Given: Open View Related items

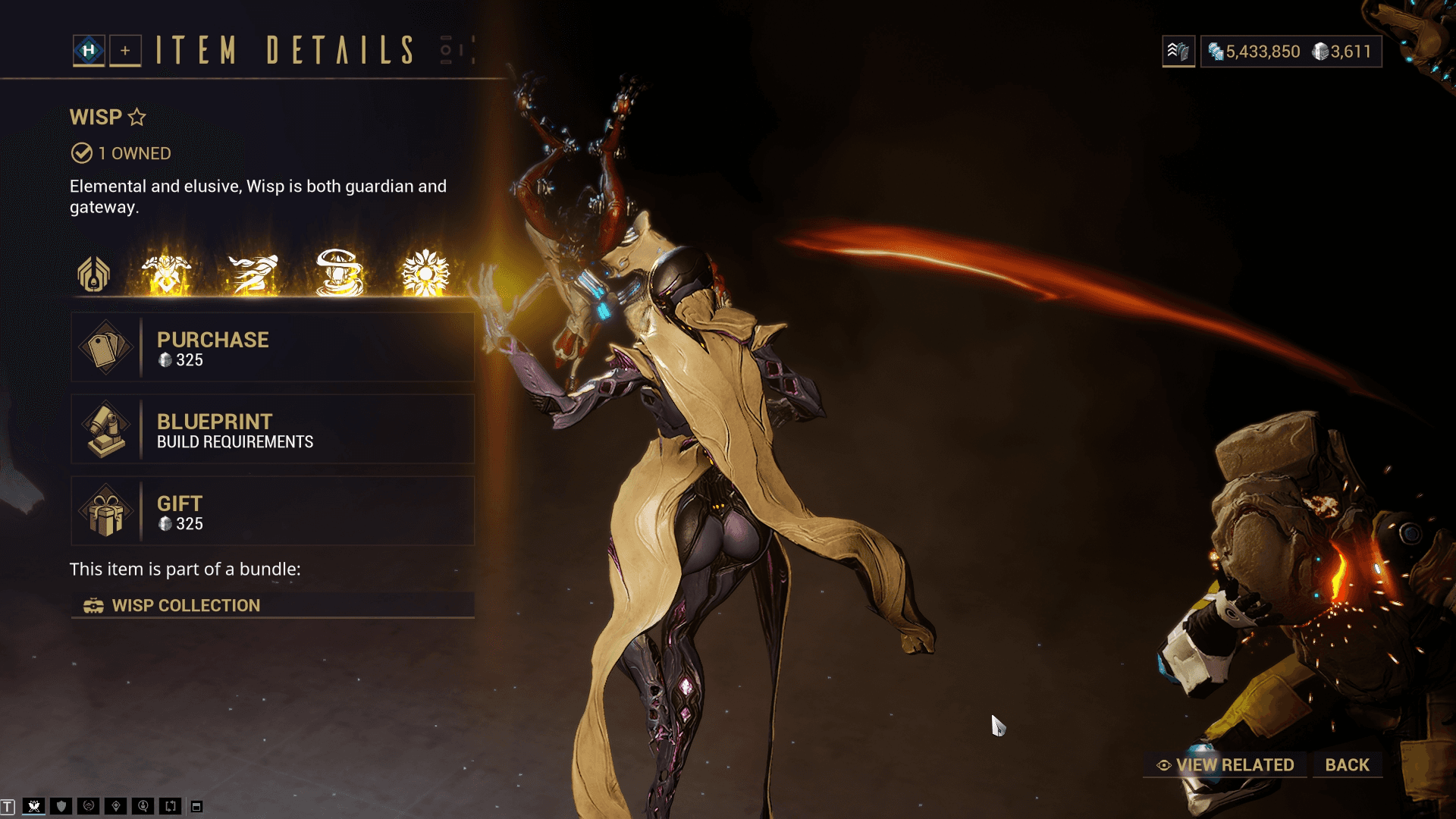Looking at the screenshot, I should click(1225, 765).
